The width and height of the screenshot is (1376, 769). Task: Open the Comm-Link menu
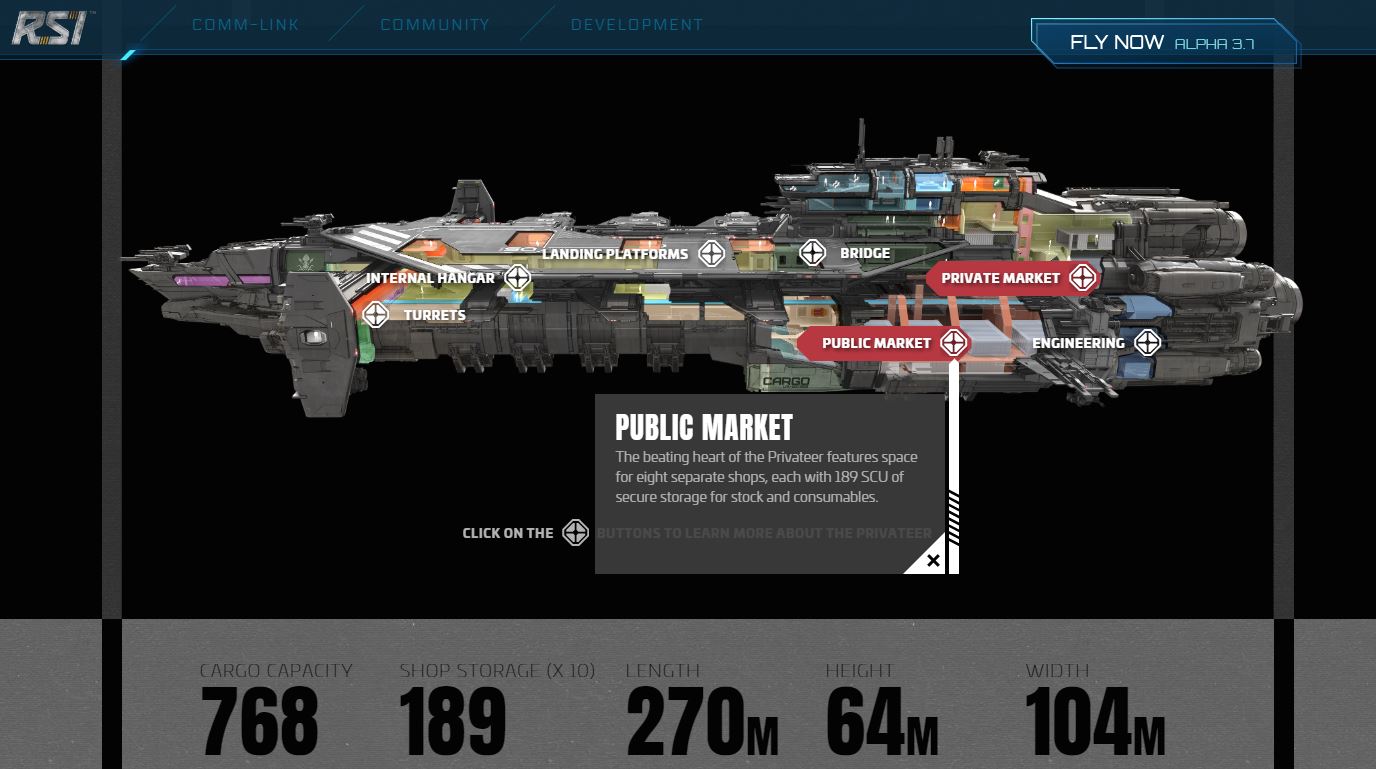245,25
